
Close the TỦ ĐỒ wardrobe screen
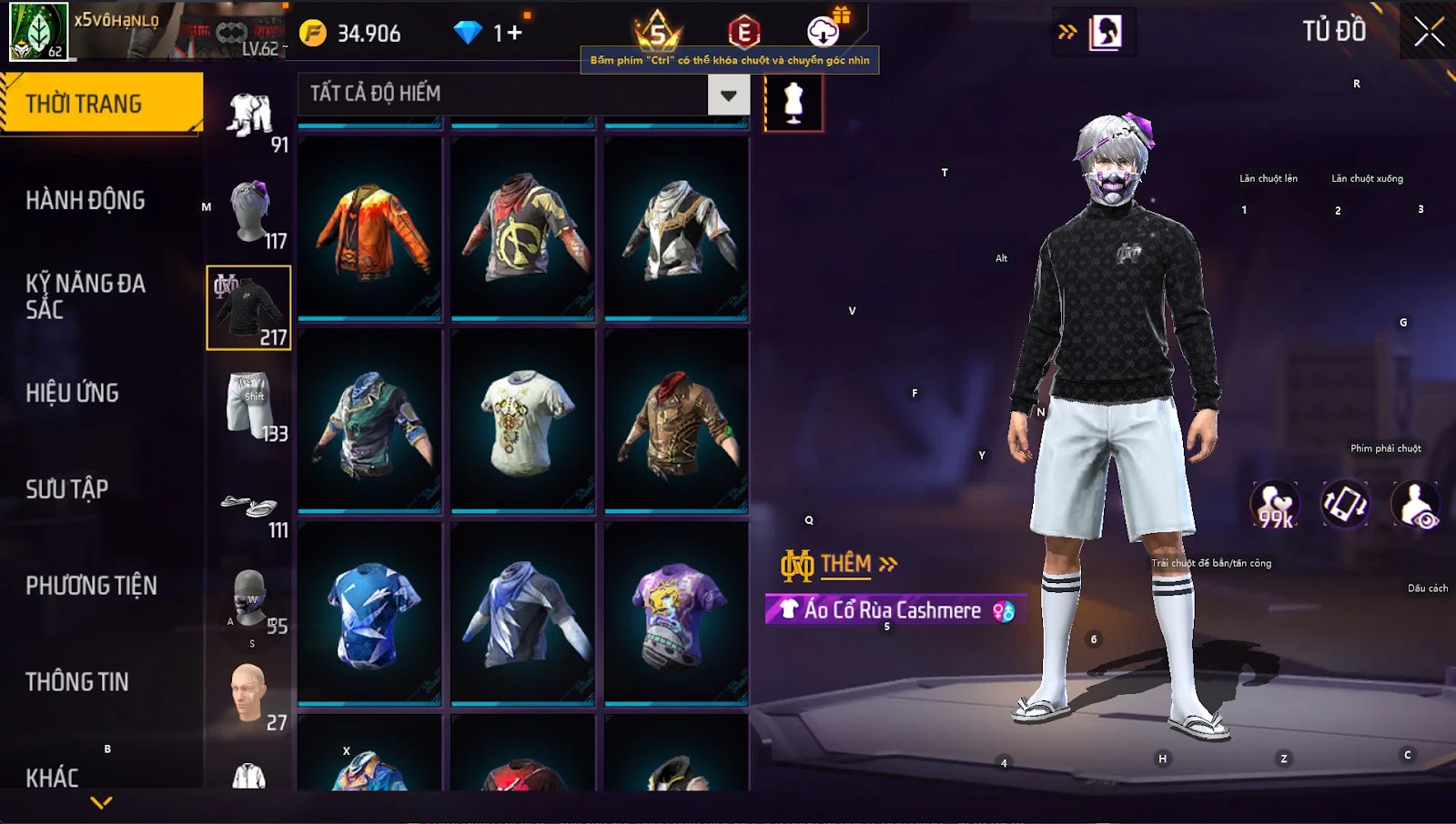1429,32
